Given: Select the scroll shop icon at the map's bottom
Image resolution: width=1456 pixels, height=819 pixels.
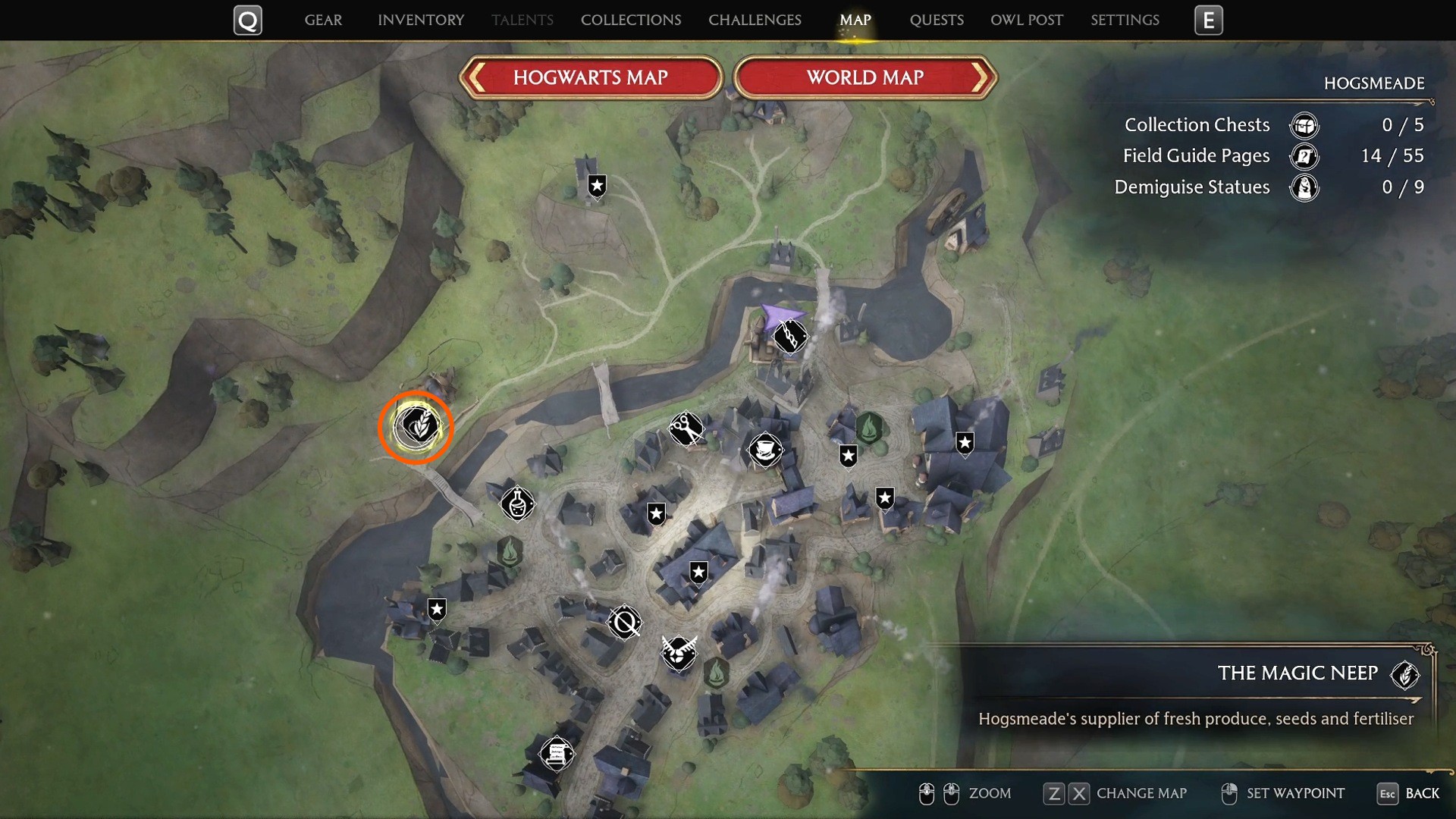Looking at the screenshot, I should [557, 753].
